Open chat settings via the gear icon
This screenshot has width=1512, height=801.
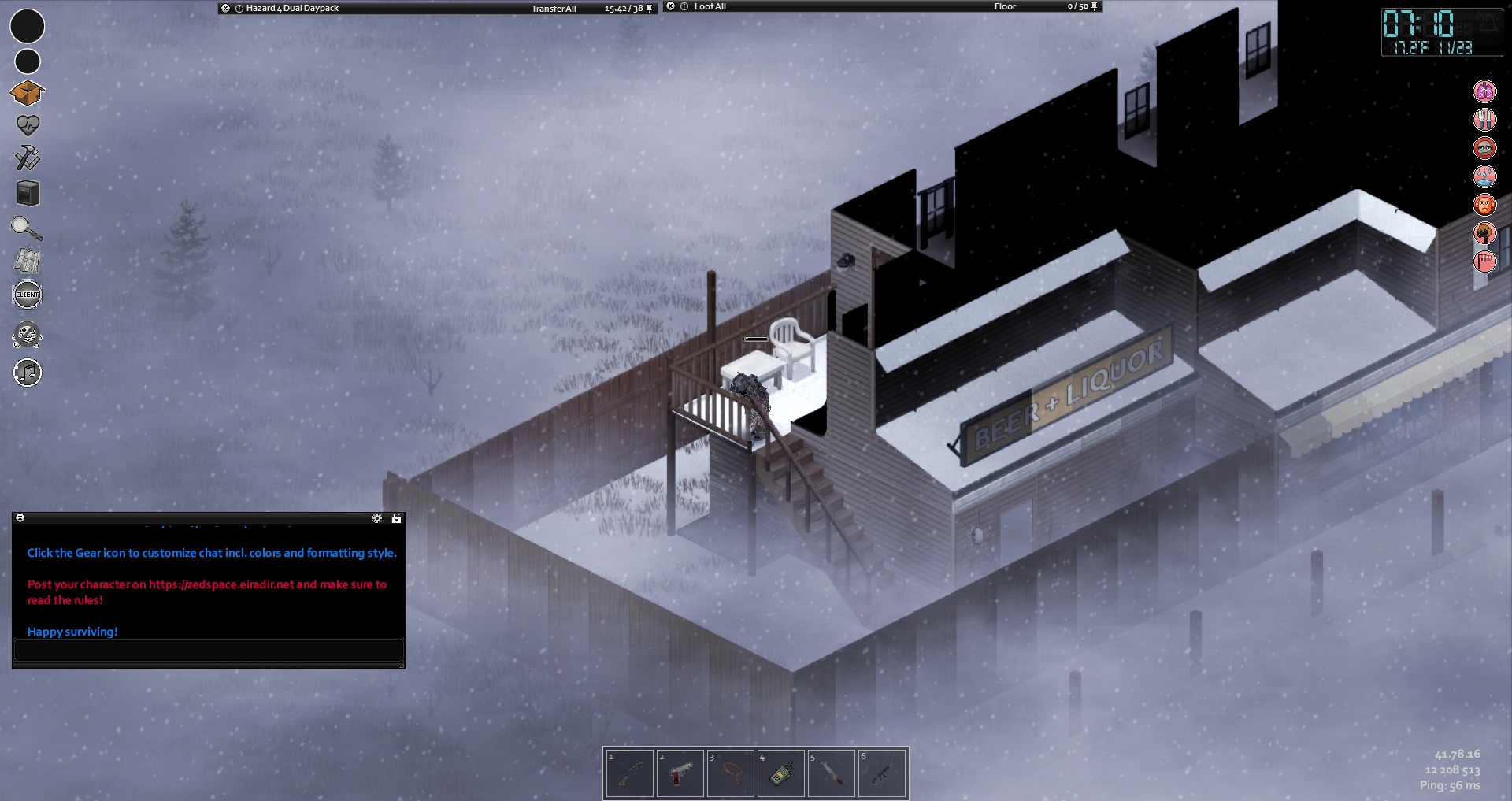point(377,518)
